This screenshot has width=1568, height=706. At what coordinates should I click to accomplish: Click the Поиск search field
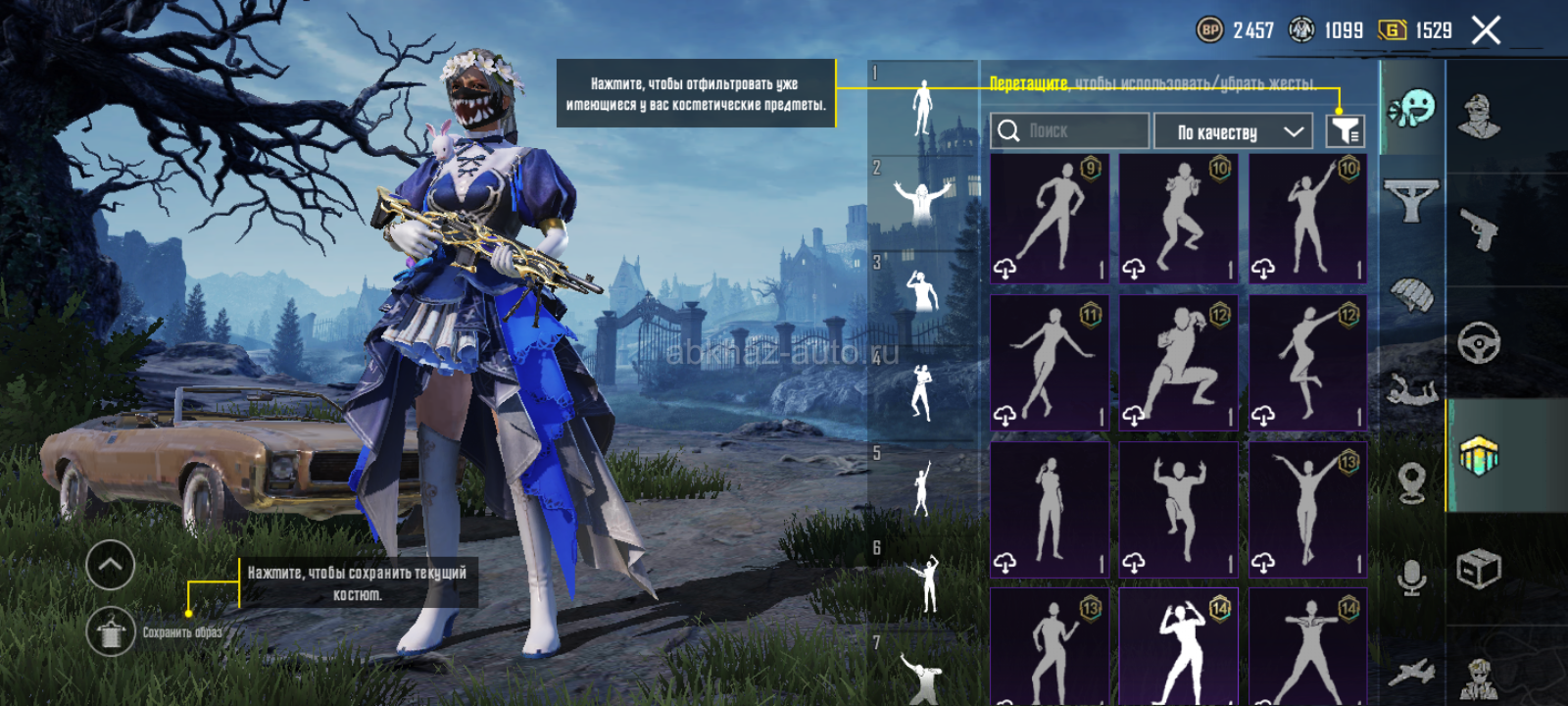tap(1069, 130)
